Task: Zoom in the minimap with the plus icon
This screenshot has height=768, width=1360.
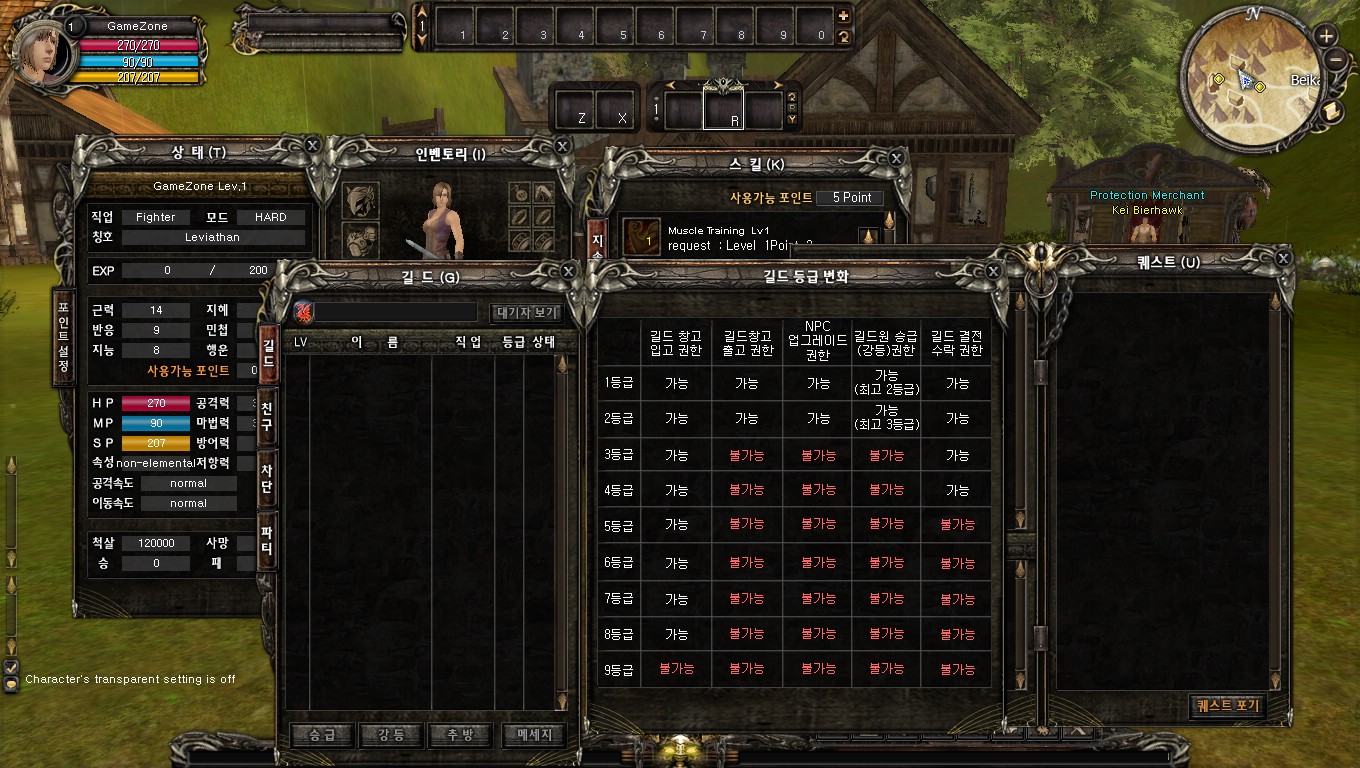Action: coord(1327,33)
